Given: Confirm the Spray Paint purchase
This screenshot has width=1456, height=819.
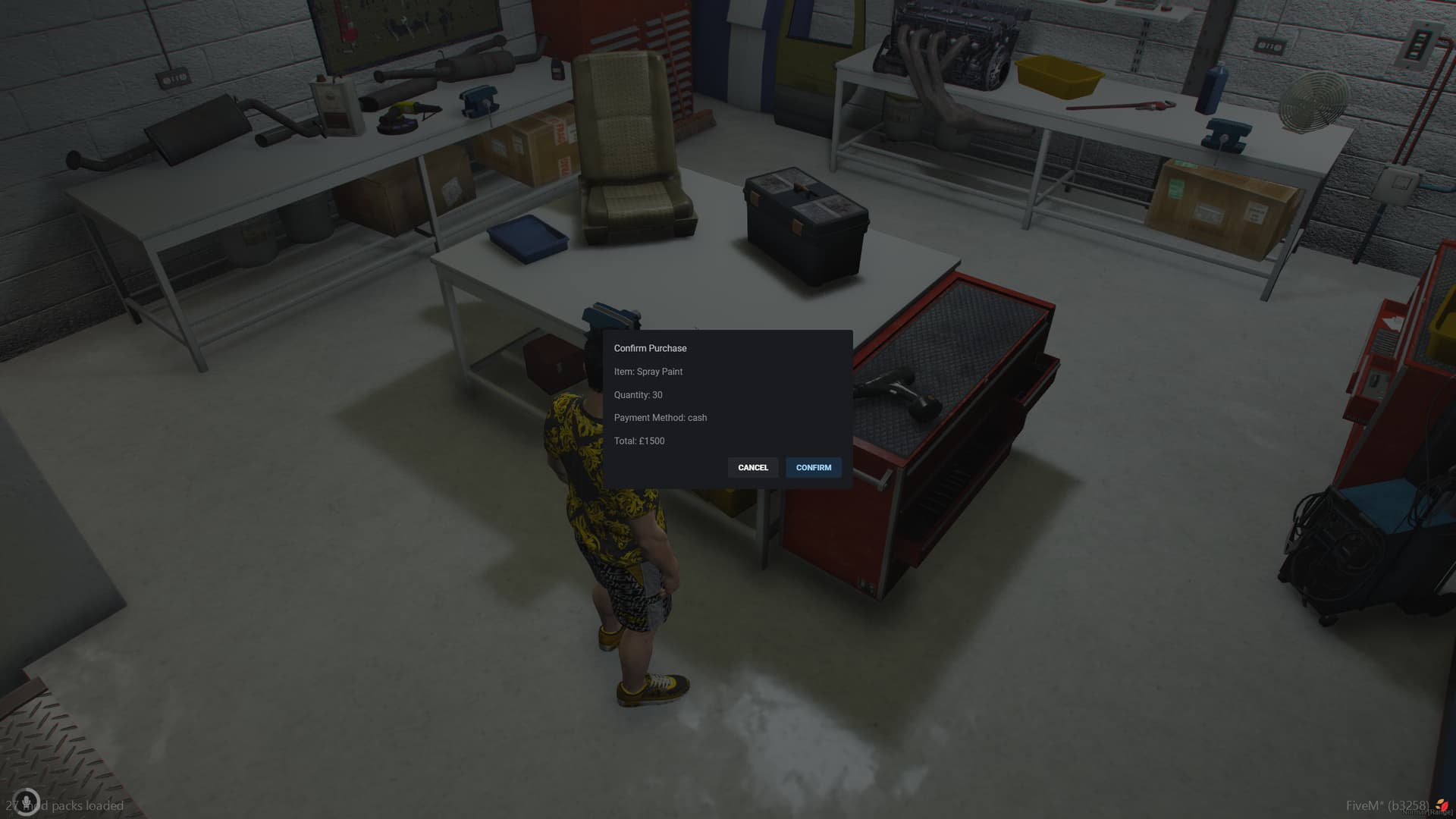Looking at the screenshot, I should [813, 468].
